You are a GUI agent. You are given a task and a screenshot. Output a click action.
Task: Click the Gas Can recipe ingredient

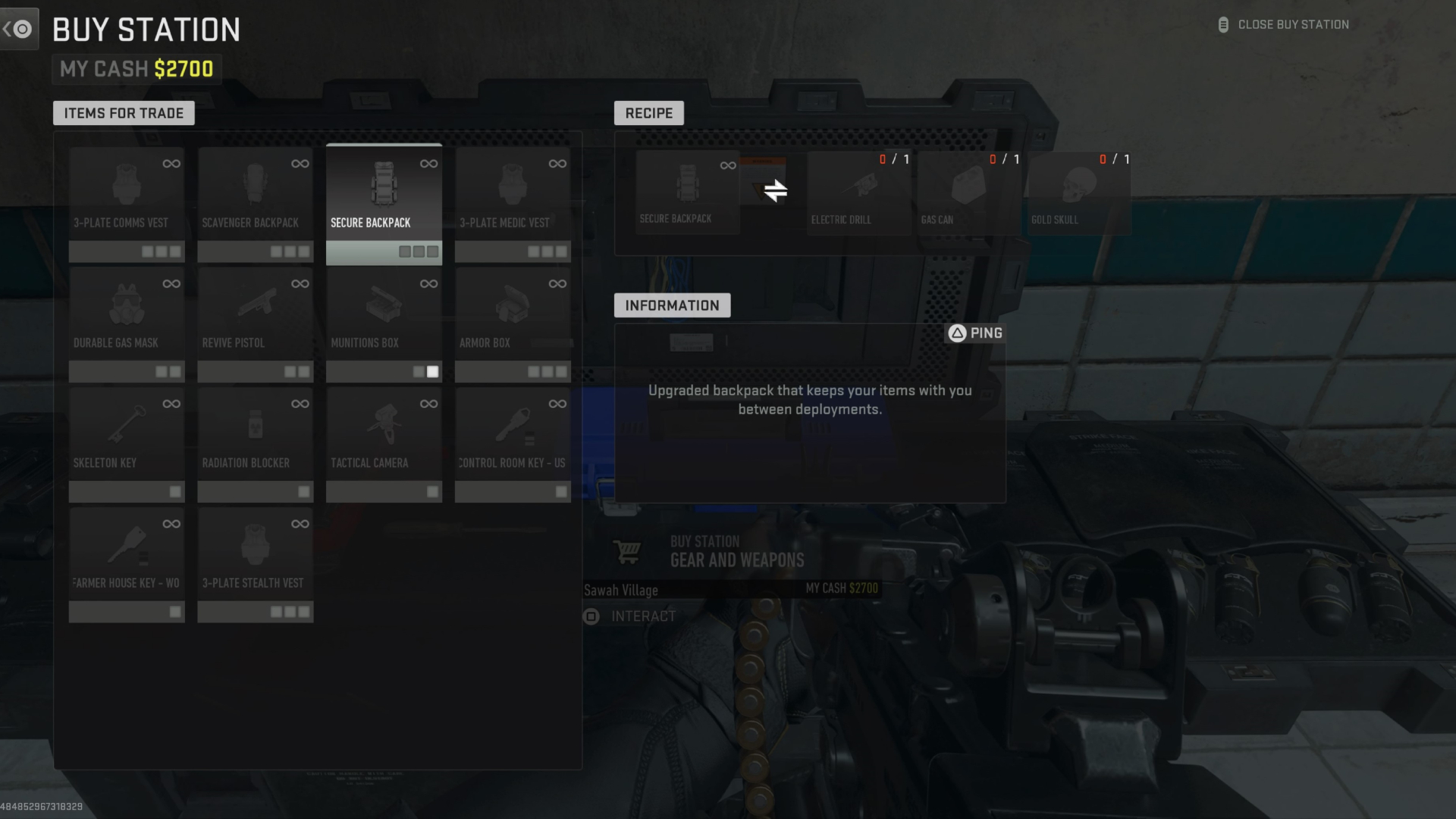(968, 186)
